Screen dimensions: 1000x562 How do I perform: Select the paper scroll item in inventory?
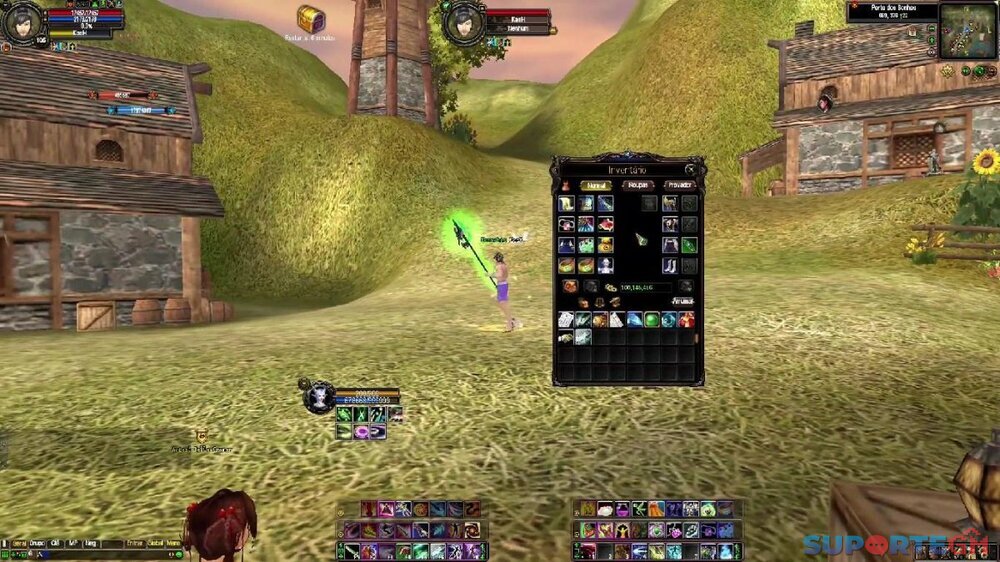566,319
